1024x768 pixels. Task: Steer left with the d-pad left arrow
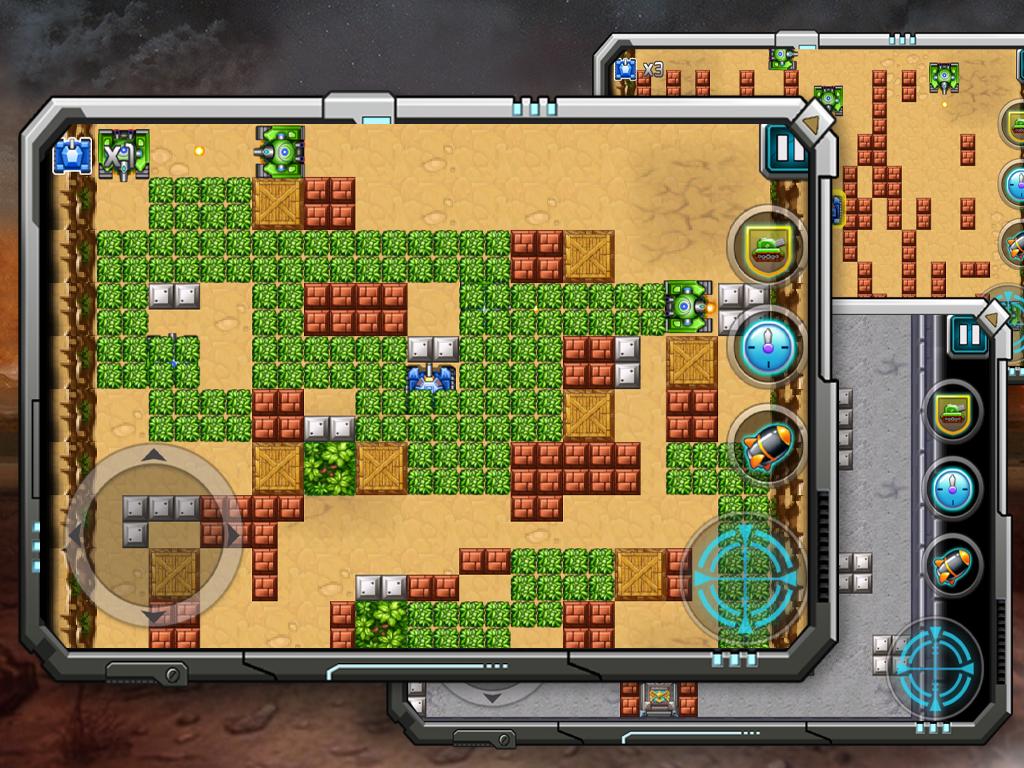click(x=76, y=534)
